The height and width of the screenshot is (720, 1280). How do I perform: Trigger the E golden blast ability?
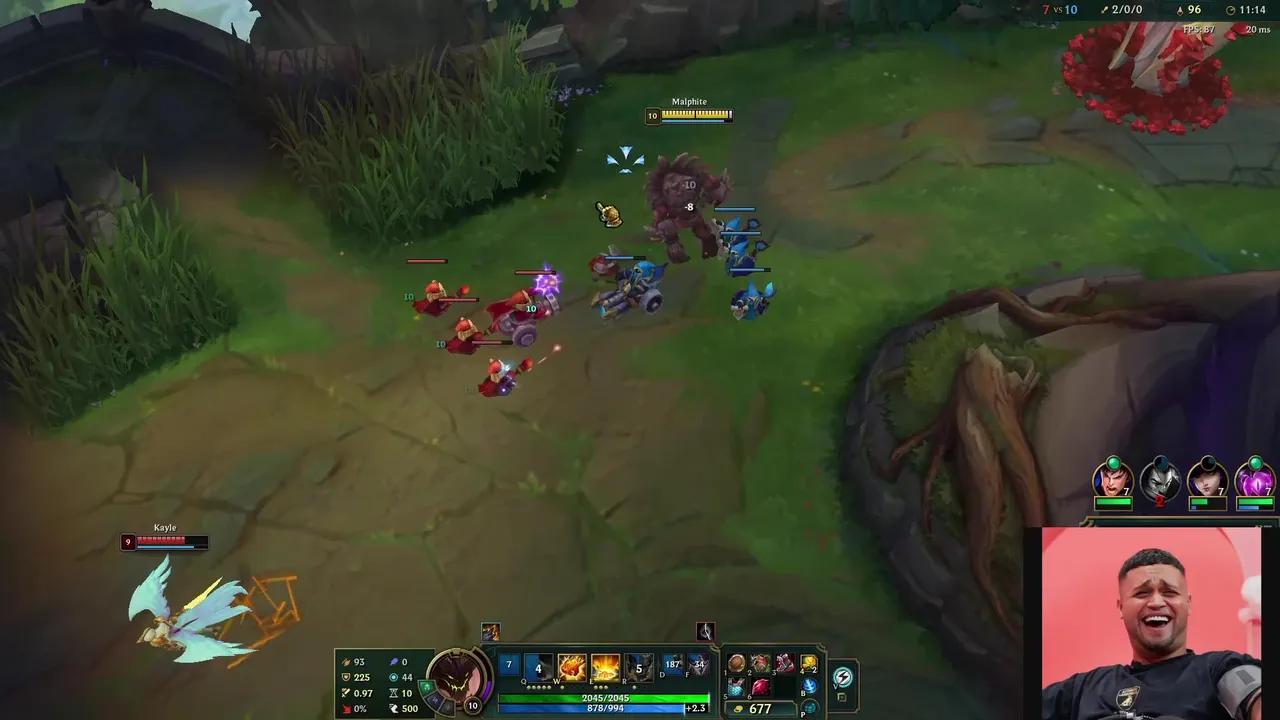605,667
